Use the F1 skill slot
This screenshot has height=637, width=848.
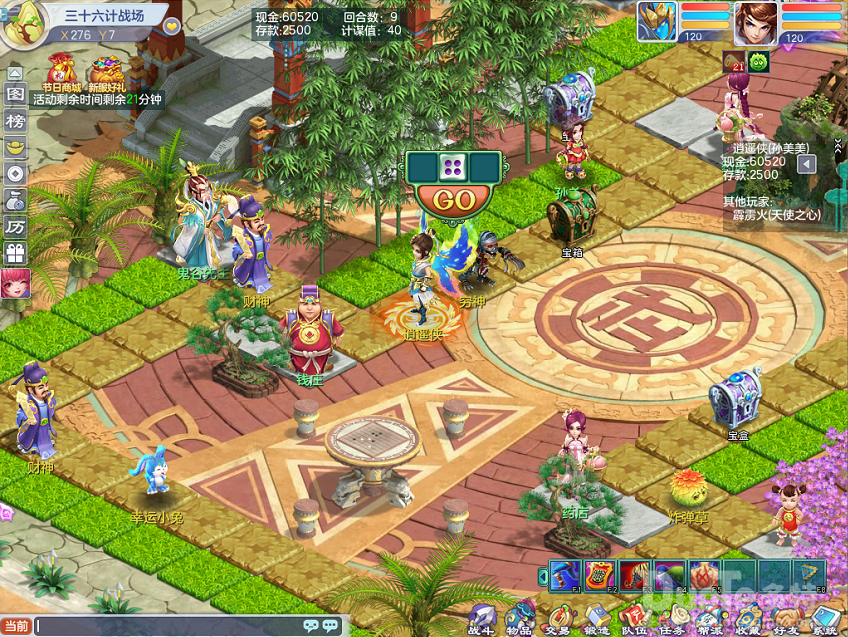coord(564,575)
